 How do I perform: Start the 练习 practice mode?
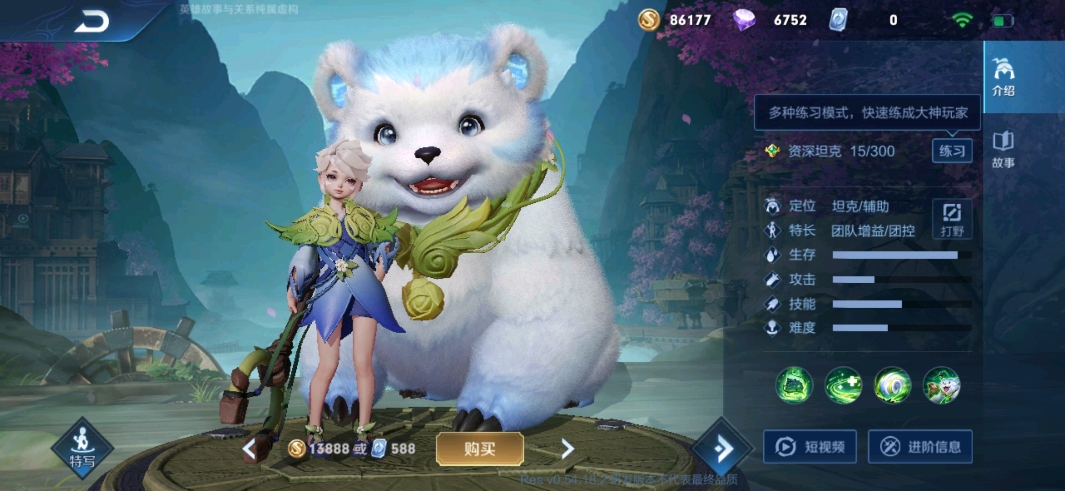[951, 151]
